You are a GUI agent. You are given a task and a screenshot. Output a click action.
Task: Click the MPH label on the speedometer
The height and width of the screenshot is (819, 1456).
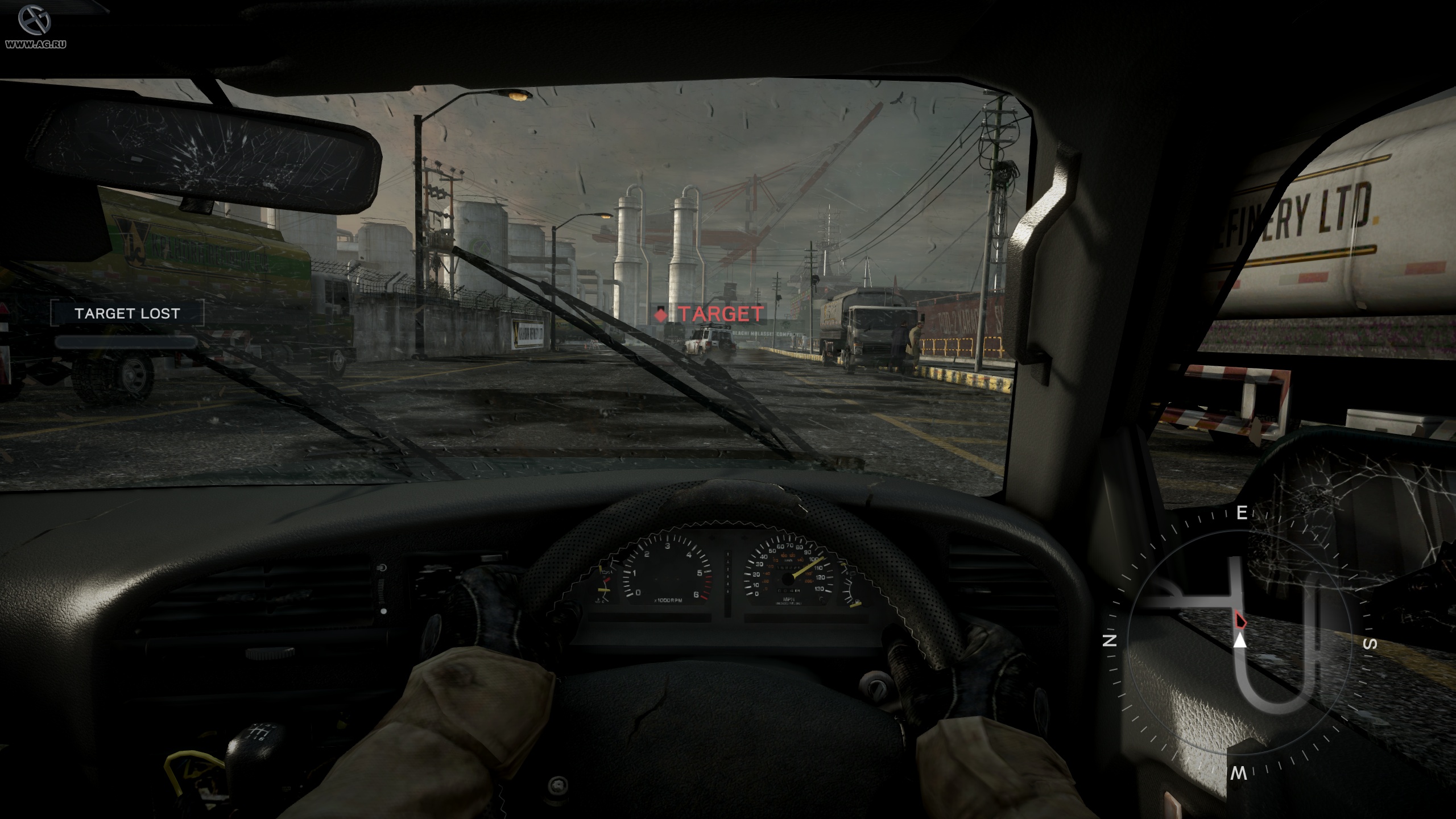coord(789,599)
